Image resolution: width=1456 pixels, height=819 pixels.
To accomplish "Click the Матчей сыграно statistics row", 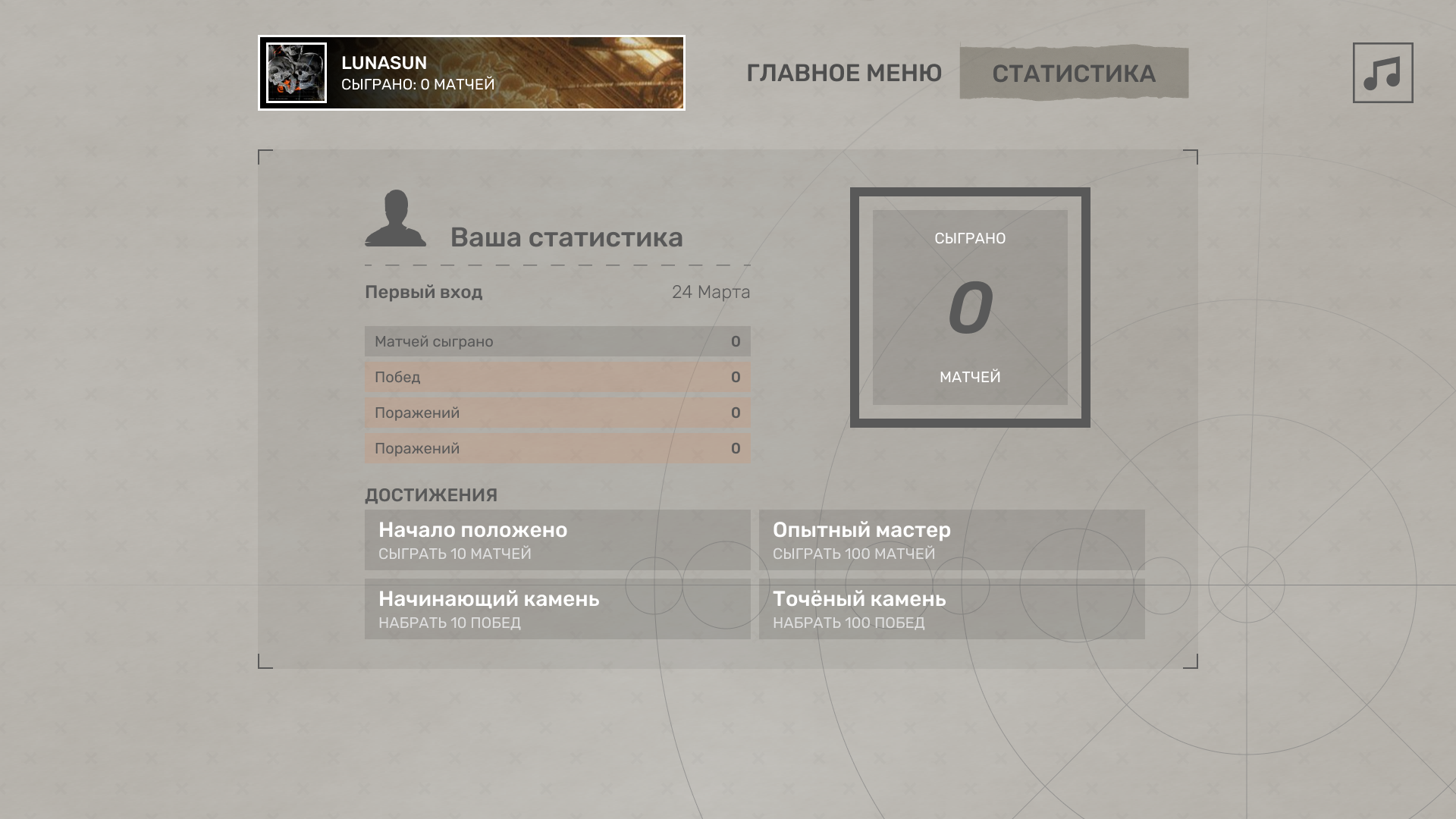I will [x=557, y=340].
